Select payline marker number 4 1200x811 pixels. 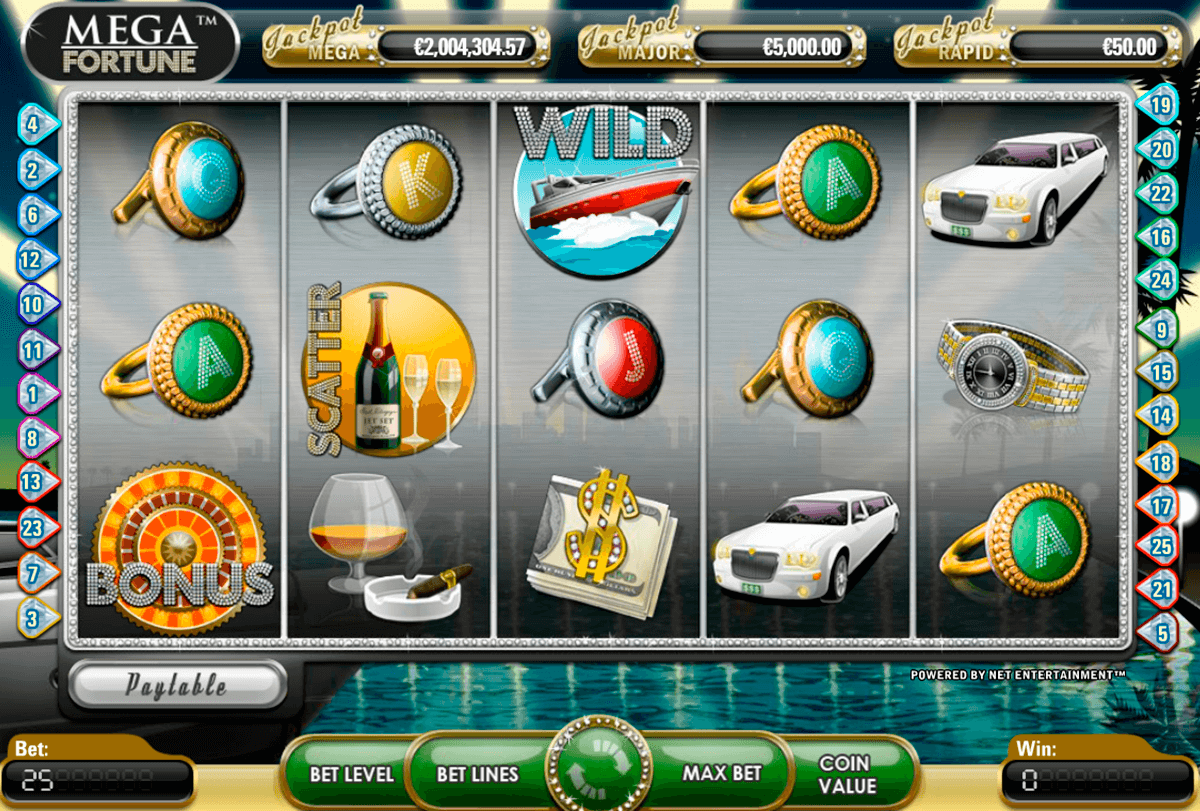[x=33, y=126]
